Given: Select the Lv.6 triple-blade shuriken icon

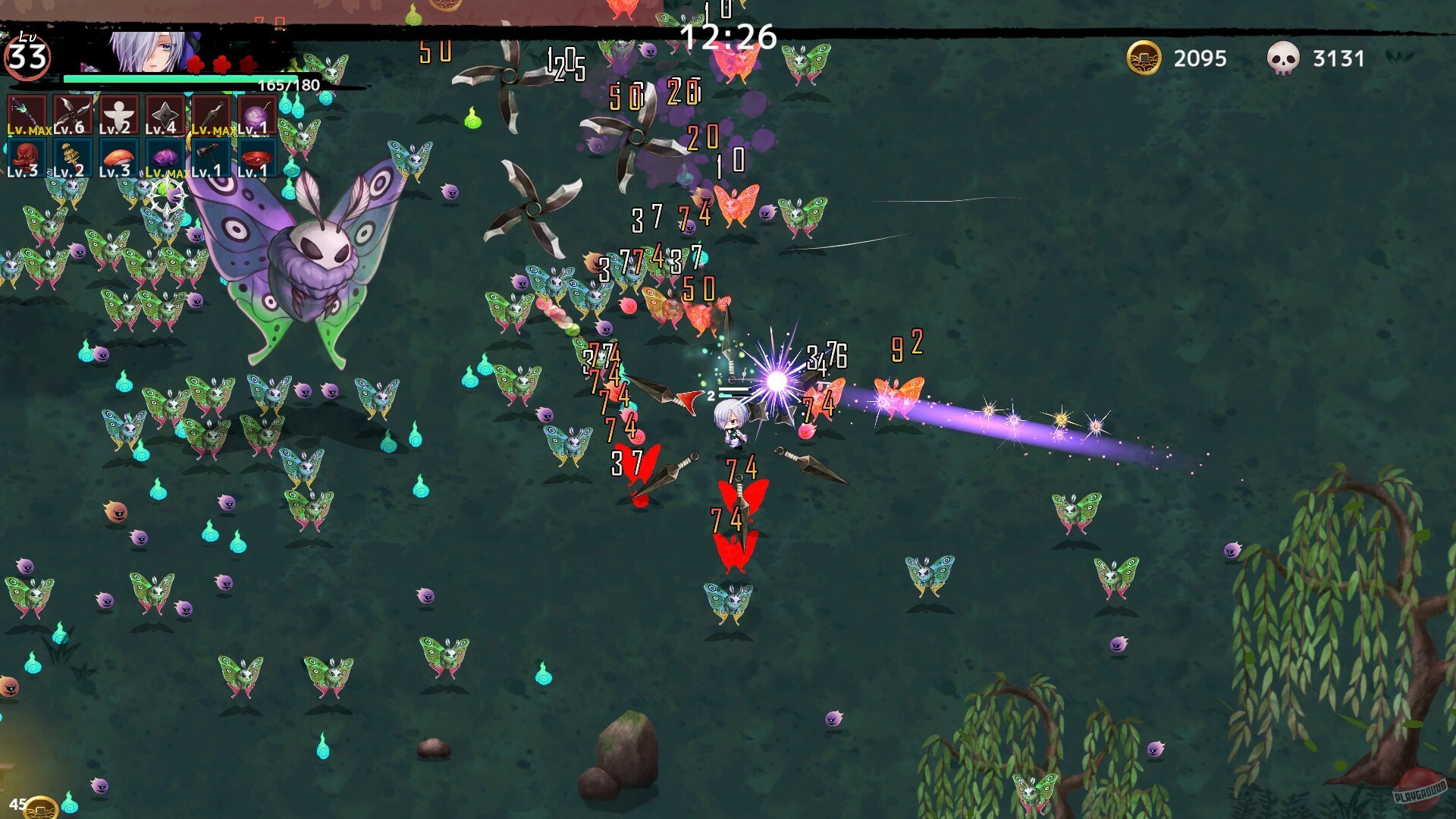Looking at the screenshot, I should [x=73, y=114].
